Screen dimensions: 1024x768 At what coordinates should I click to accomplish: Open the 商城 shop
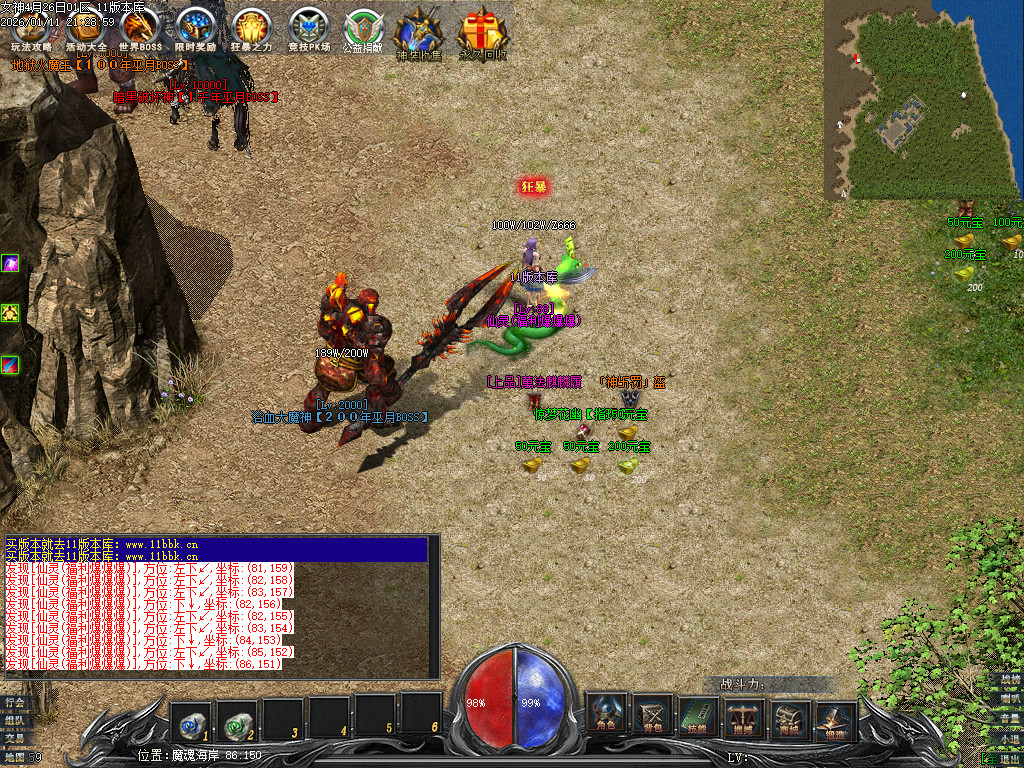(791, 714)
